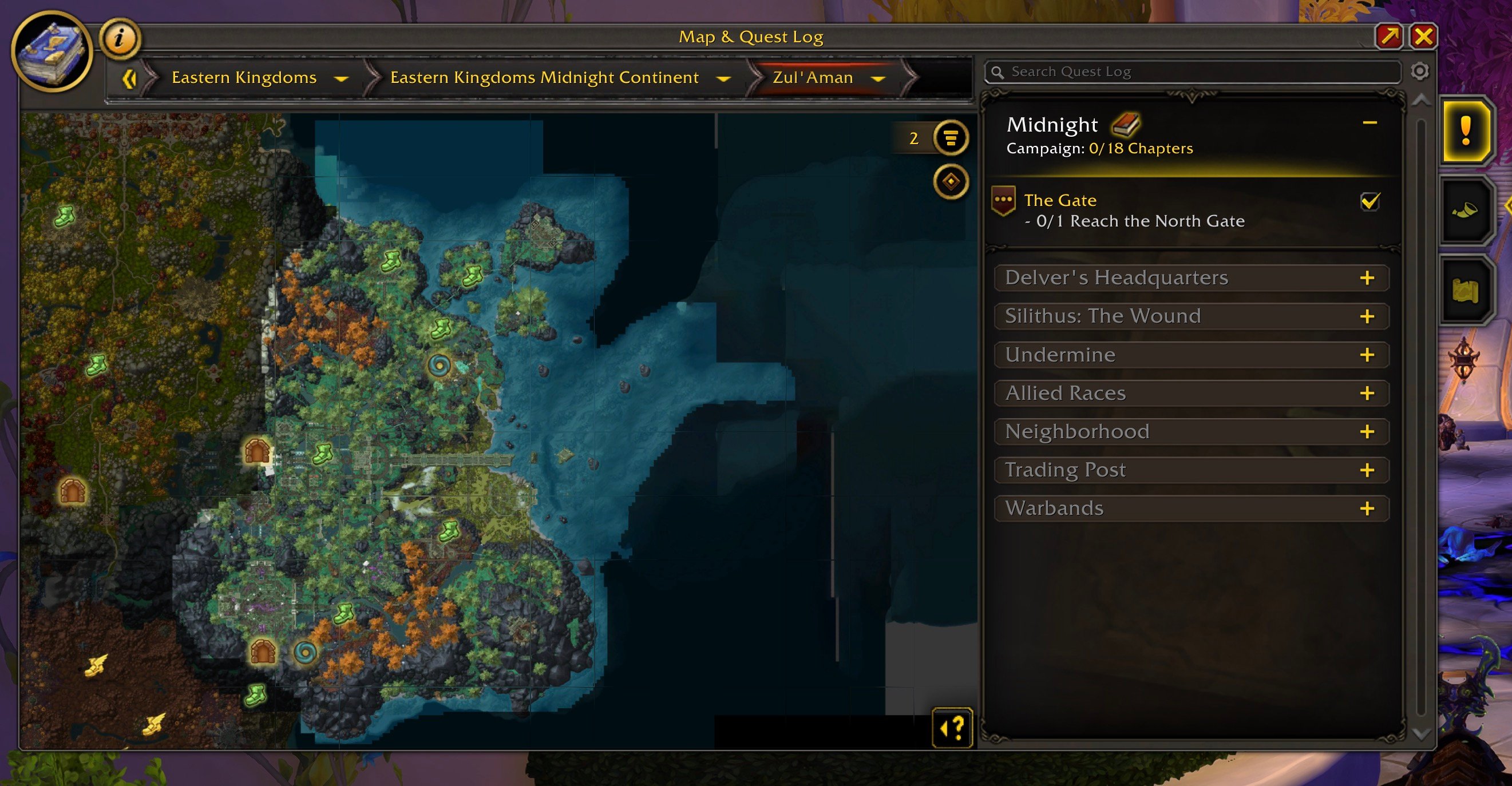
Task: Maximize the map with the arrow button
Action: (x=1390, y=37)
